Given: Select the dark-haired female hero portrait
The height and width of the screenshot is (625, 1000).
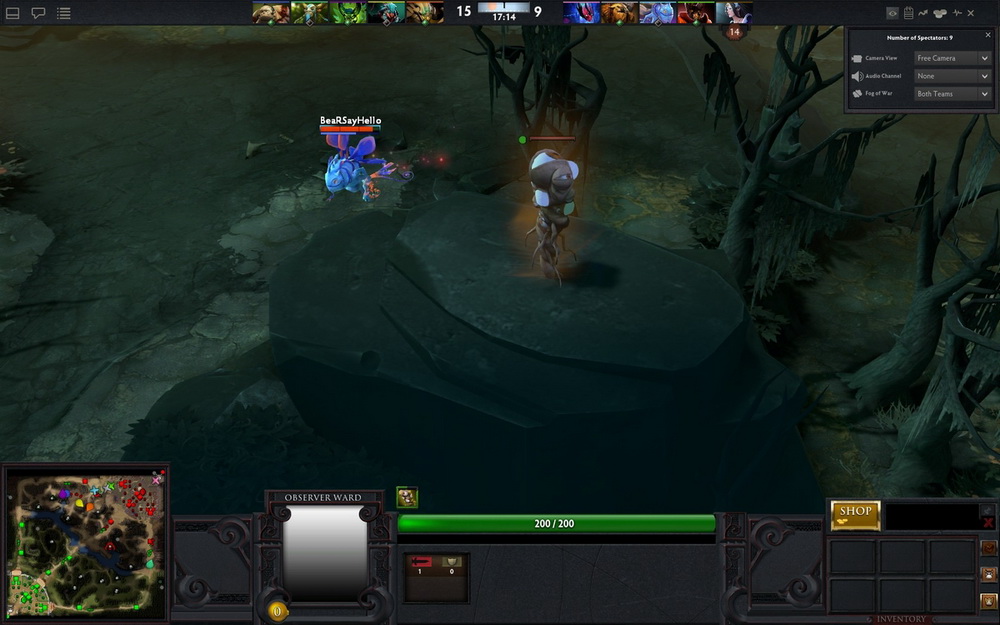Looking at the screenshot, I should [x=734, y=12].
